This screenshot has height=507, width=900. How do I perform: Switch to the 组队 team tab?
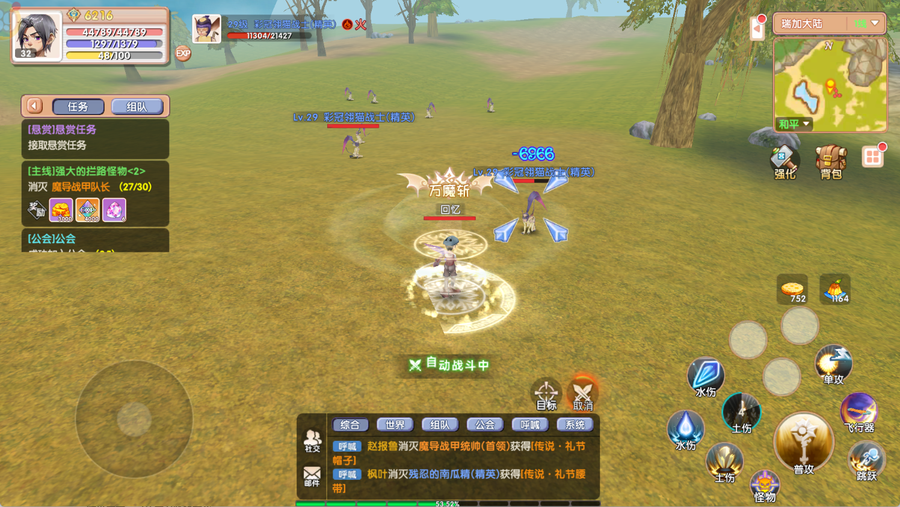coord(136,106)
